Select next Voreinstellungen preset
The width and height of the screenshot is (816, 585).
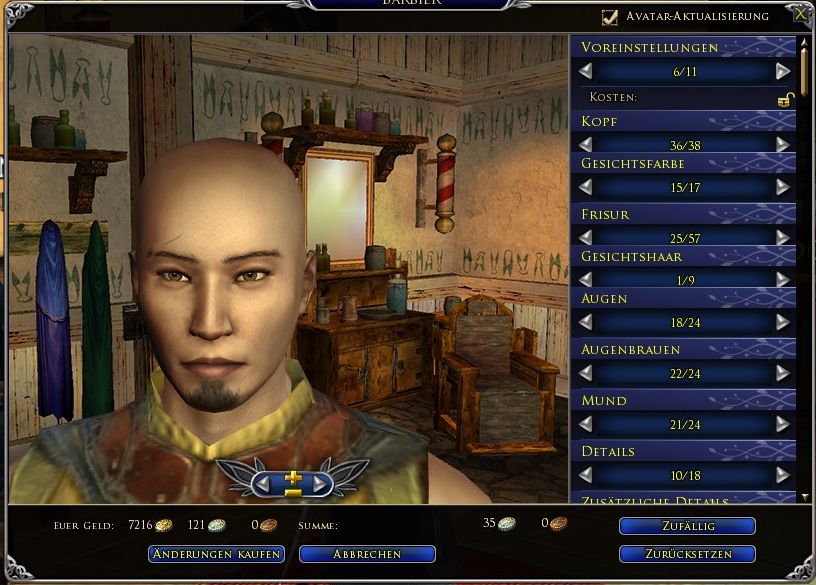point(783,71)
